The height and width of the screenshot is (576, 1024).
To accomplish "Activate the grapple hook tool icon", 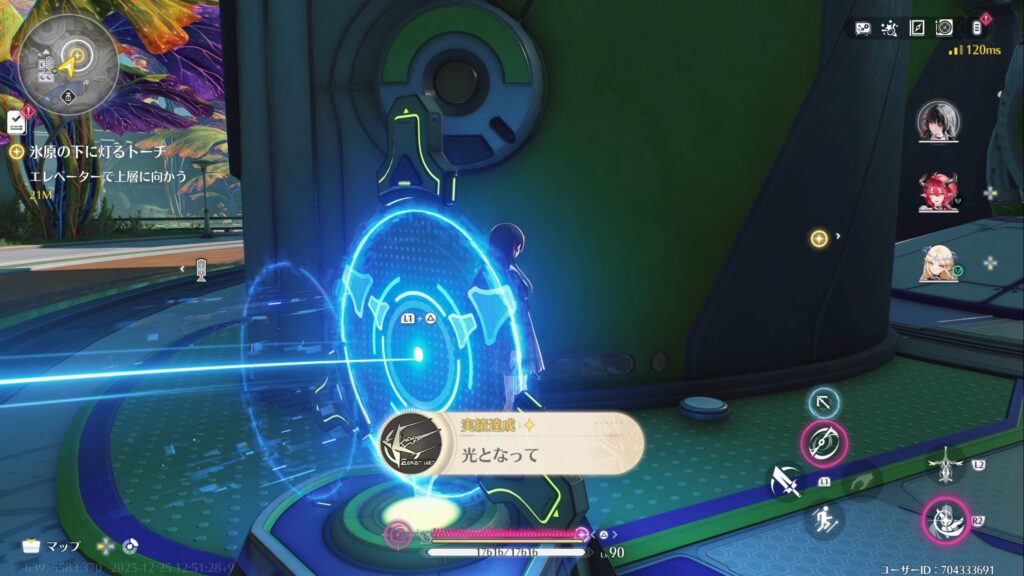I will tap(944, 466).
